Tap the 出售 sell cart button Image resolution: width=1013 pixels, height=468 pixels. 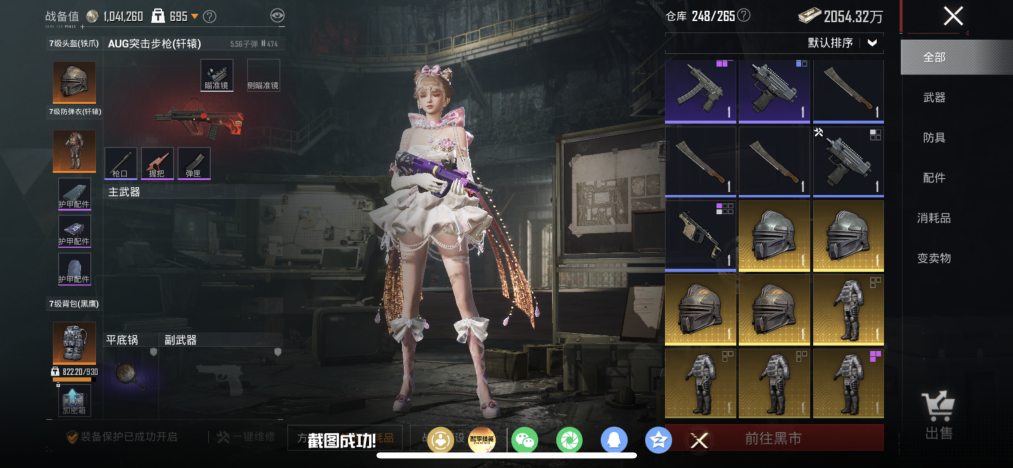click(x=938, y=415)
